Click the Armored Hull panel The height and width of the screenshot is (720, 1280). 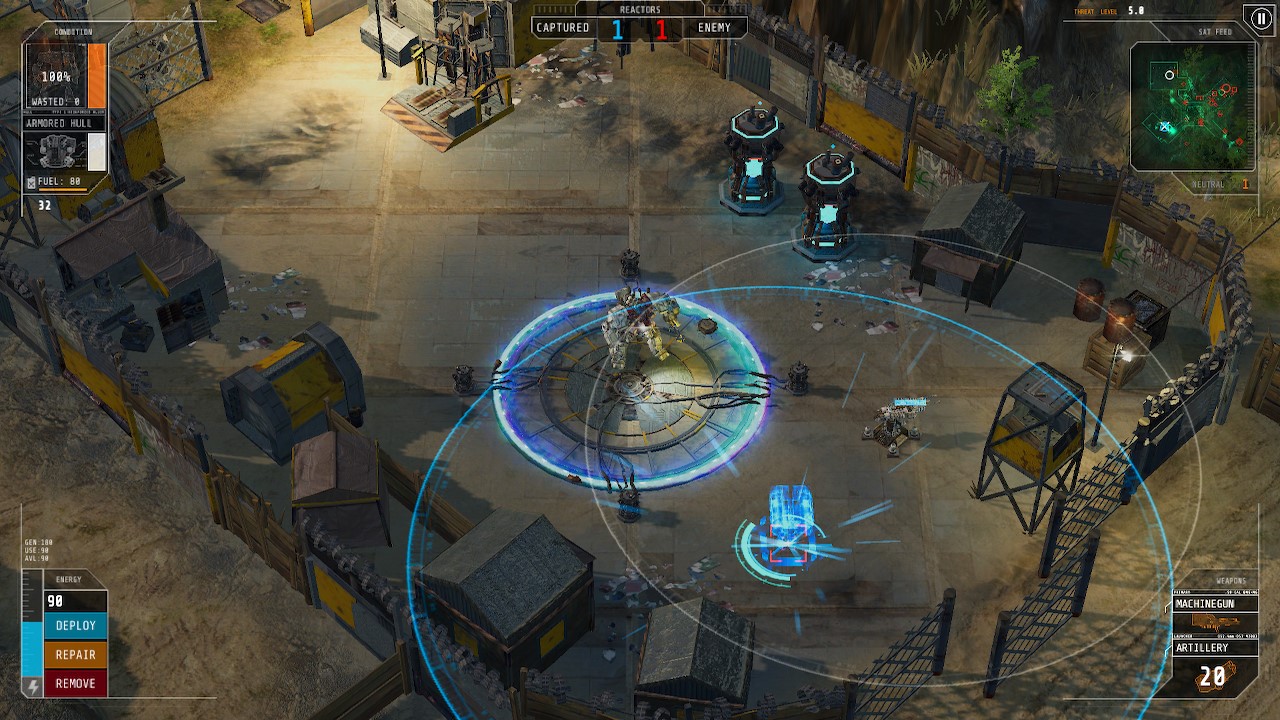(x=65, y=145)
